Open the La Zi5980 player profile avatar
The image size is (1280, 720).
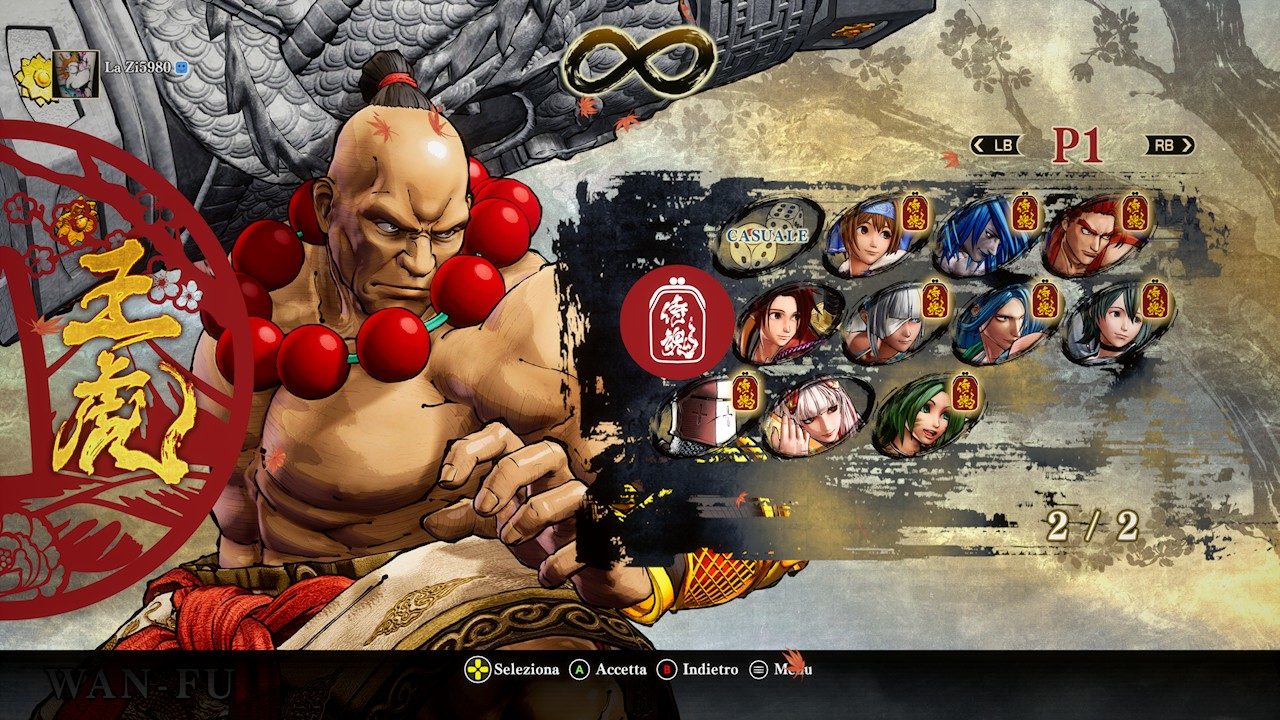pos(75,73)
